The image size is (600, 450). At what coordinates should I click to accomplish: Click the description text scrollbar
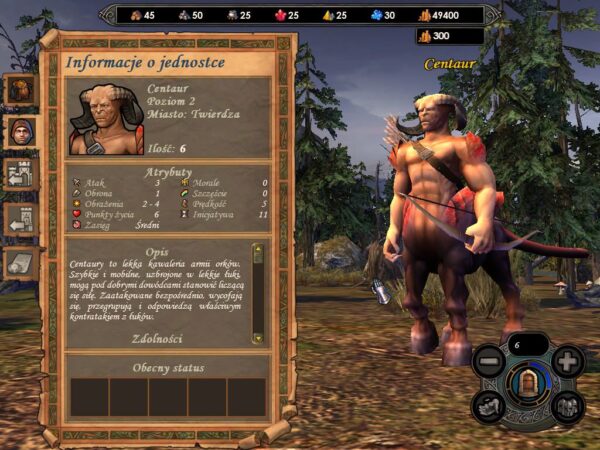click(x=257, y=290)
